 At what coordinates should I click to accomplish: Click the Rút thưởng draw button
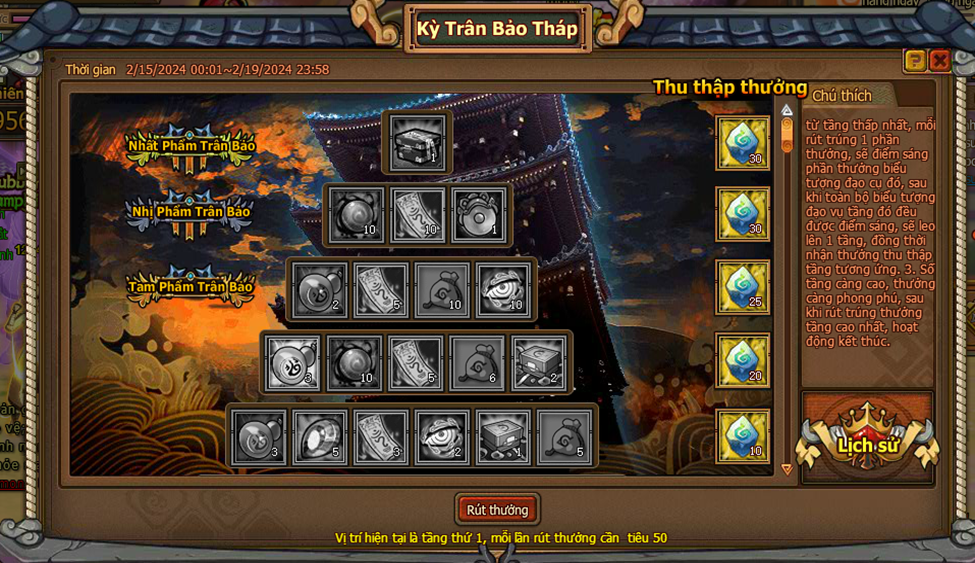coord(497,510)
